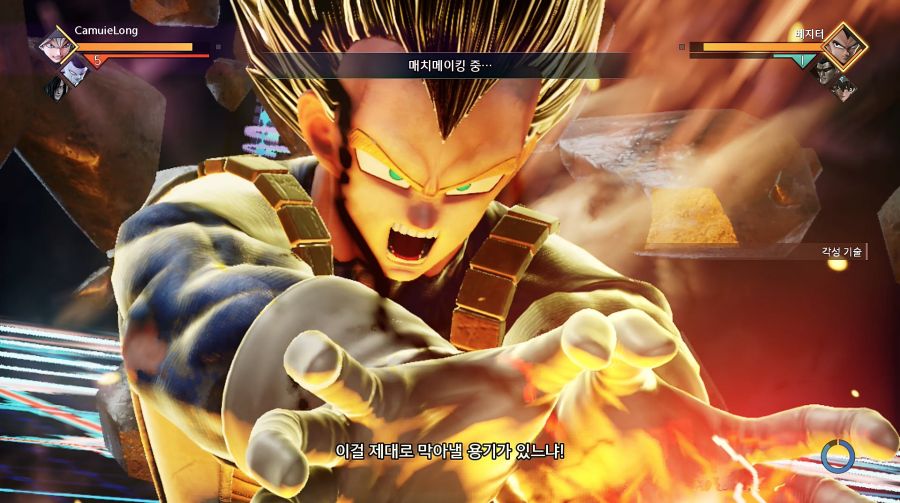Pick the opponent's bottom reserve fighter portrait
This screenshot has width=900, height=503.
(x=843, y=88)
